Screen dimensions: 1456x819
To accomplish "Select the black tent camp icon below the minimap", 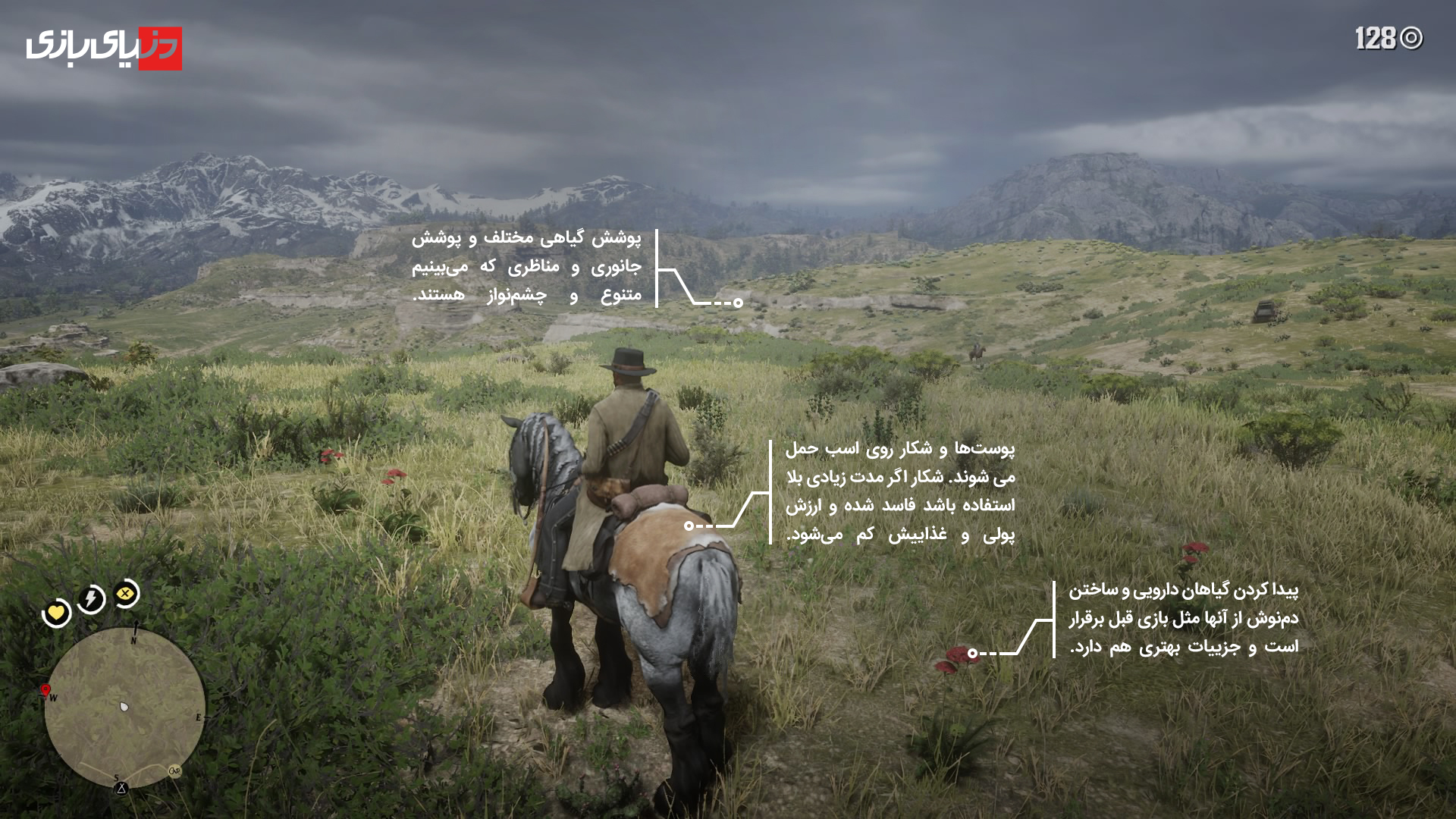I will pyautogui.click(x=121, y=788).
